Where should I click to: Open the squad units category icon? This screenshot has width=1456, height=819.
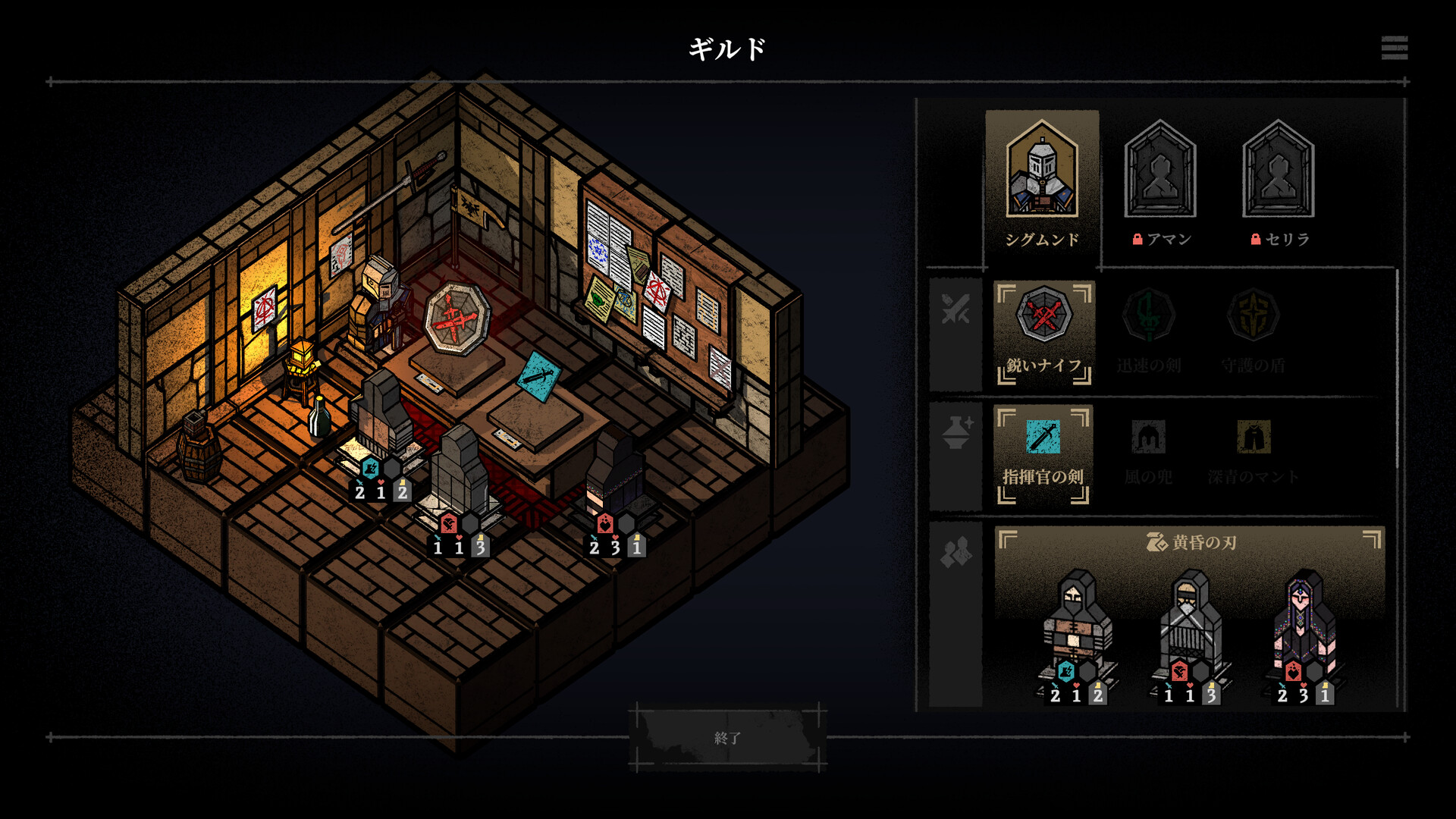click(955, 552)
